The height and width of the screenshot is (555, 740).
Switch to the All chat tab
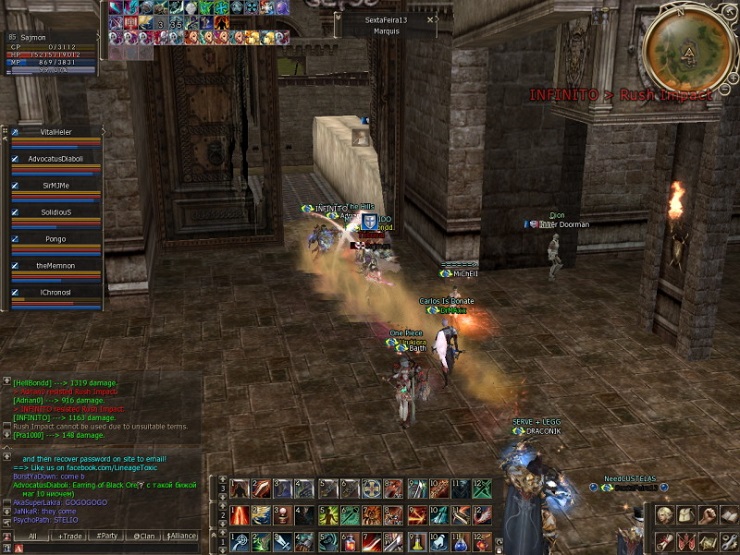coord(31,536)
